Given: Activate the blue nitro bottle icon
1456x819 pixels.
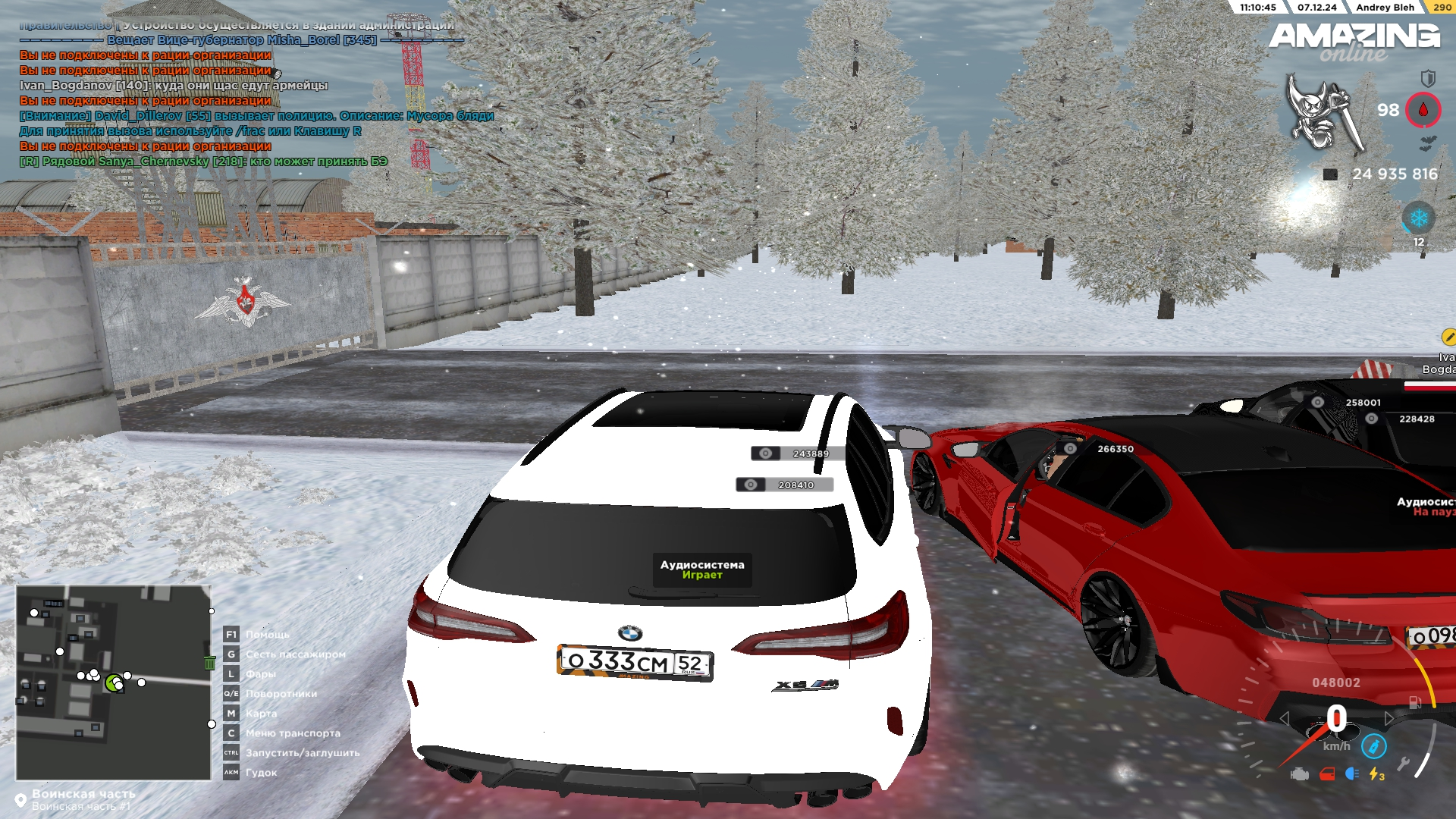Looking at the screenshot, I should [x=1373, y=746].
